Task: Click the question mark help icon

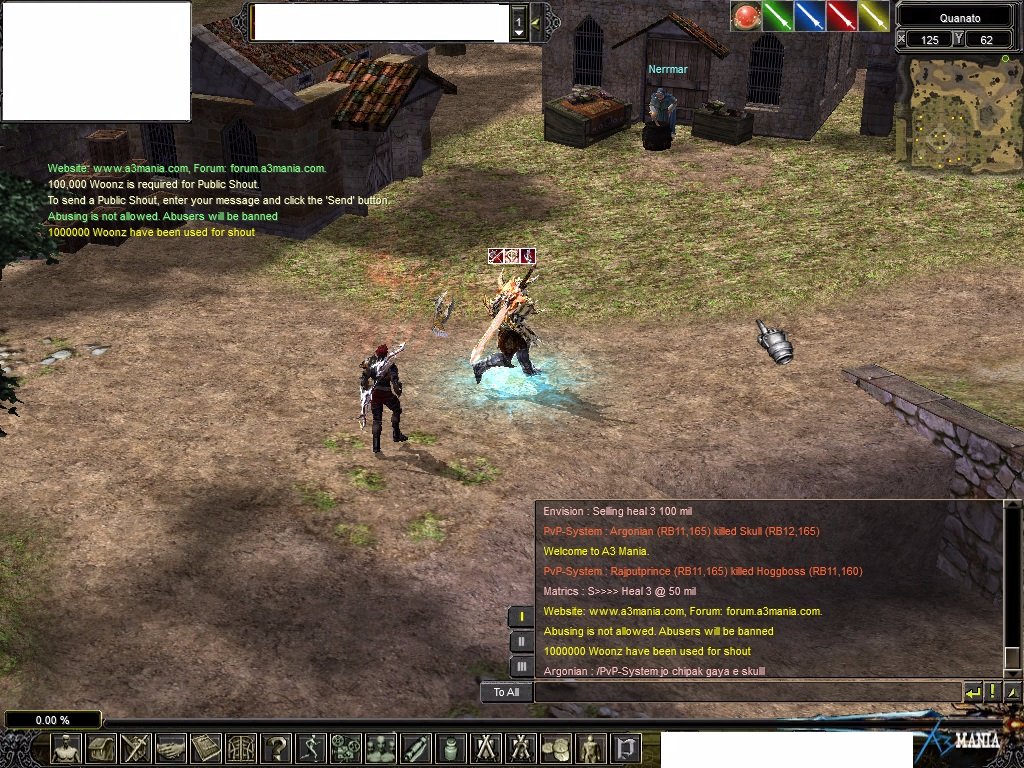Action: click(276, 748)
